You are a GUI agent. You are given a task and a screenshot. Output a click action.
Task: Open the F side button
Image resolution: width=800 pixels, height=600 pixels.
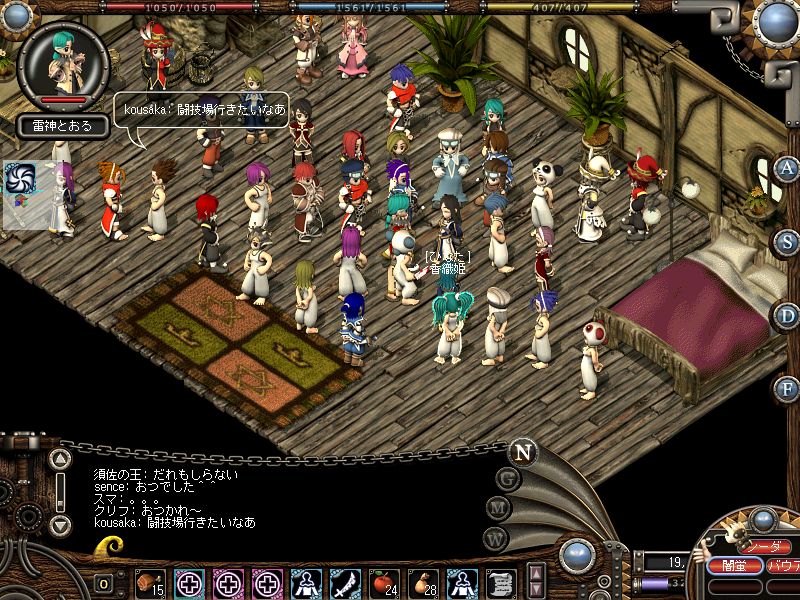pyautogui.click(x=787, y=388)
